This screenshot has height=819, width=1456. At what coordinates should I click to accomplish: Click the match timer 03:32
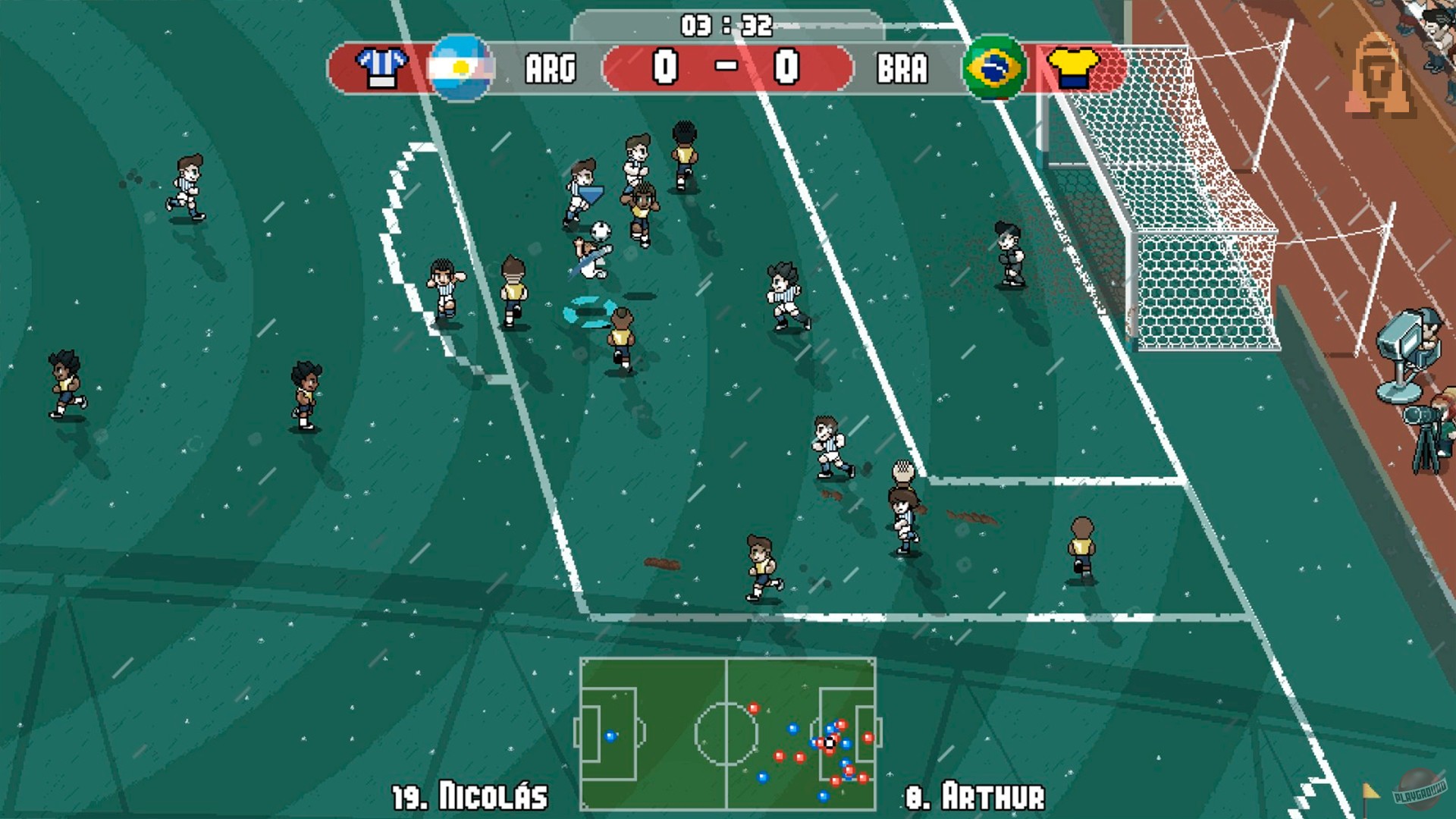click(x=727, y=24)
